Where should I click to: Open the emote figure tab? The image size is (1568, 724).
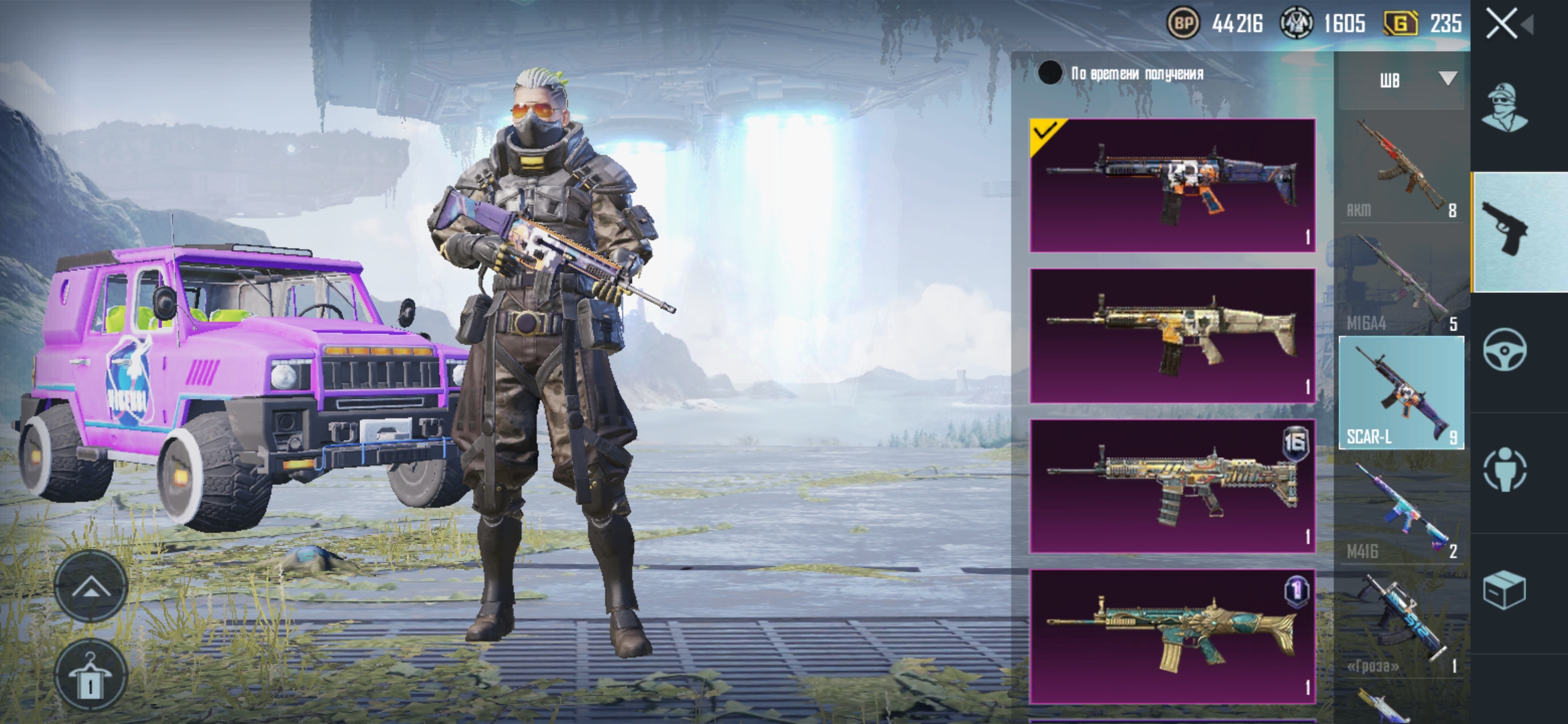[x=1504, y=469]
